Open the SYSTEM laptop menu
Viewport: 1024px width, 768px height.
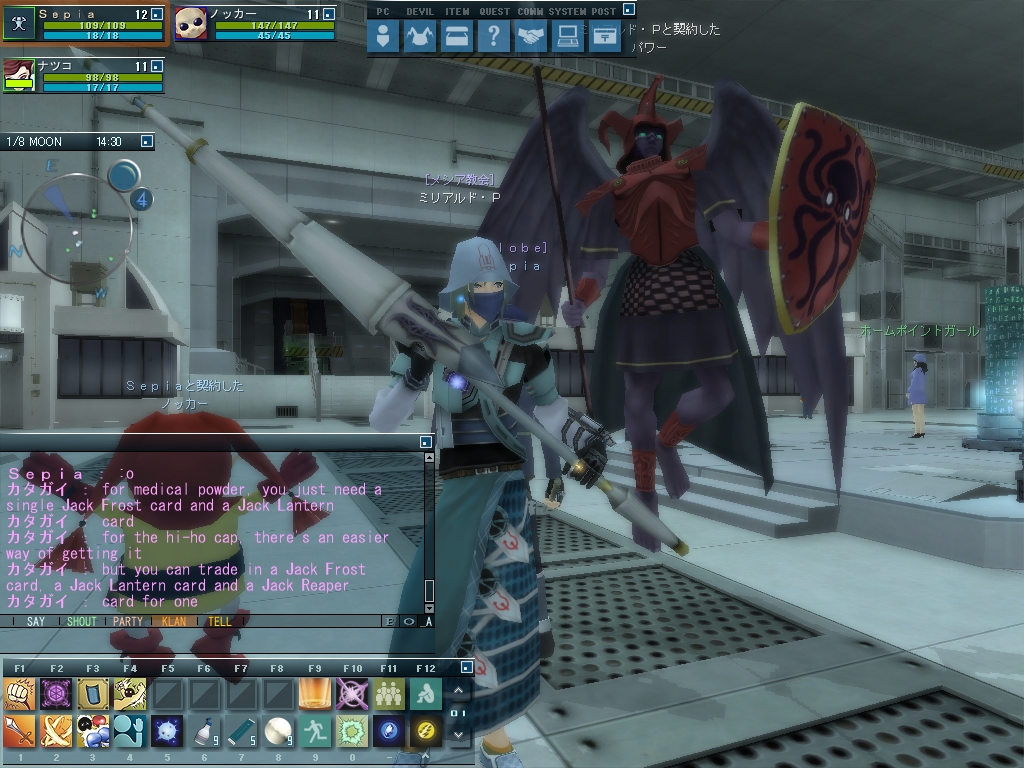tap(567, 37)
